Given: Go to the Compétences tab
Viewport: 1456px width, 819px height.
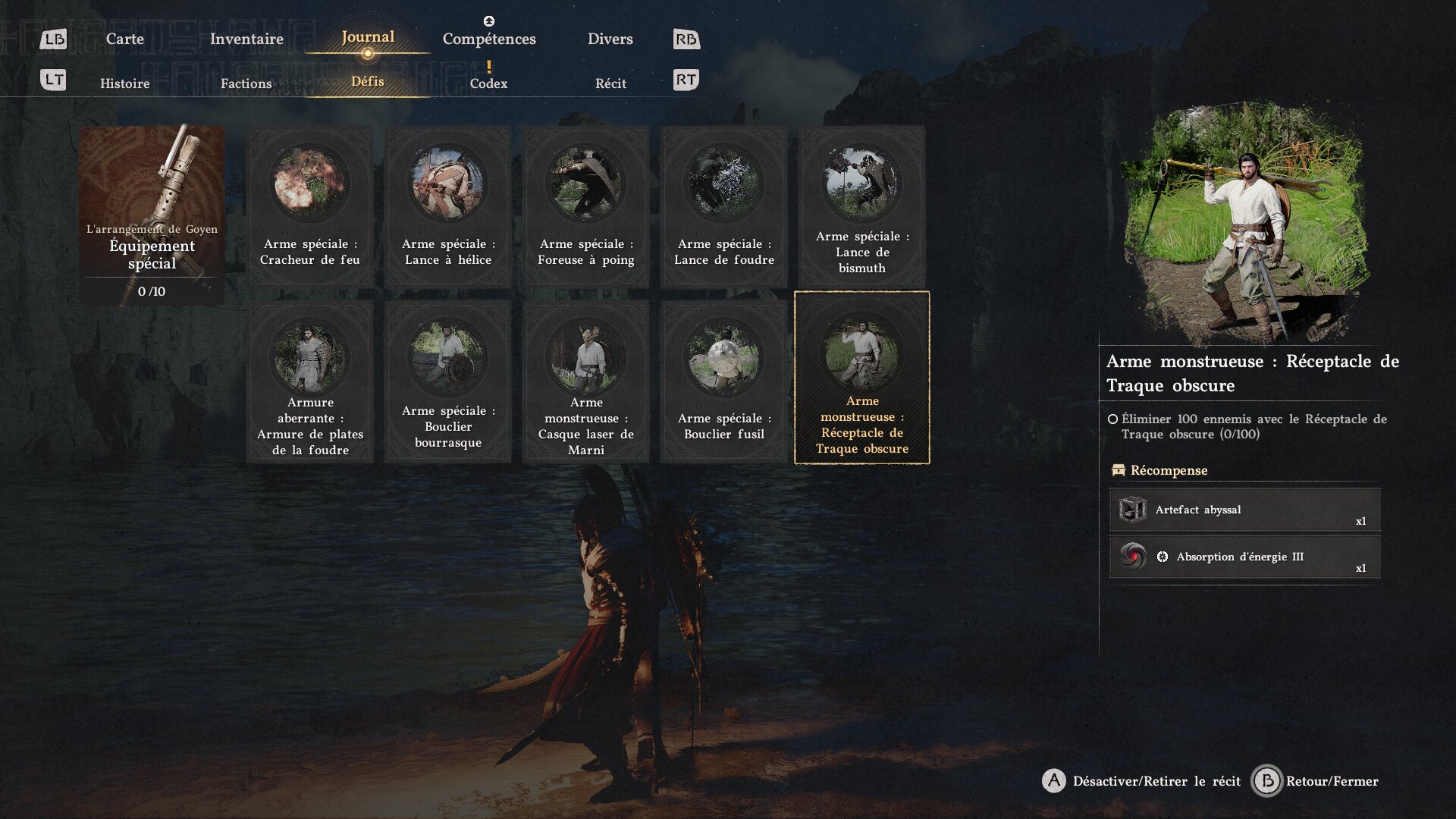Looking at the screenshot, I should click(x=489, y=39).
